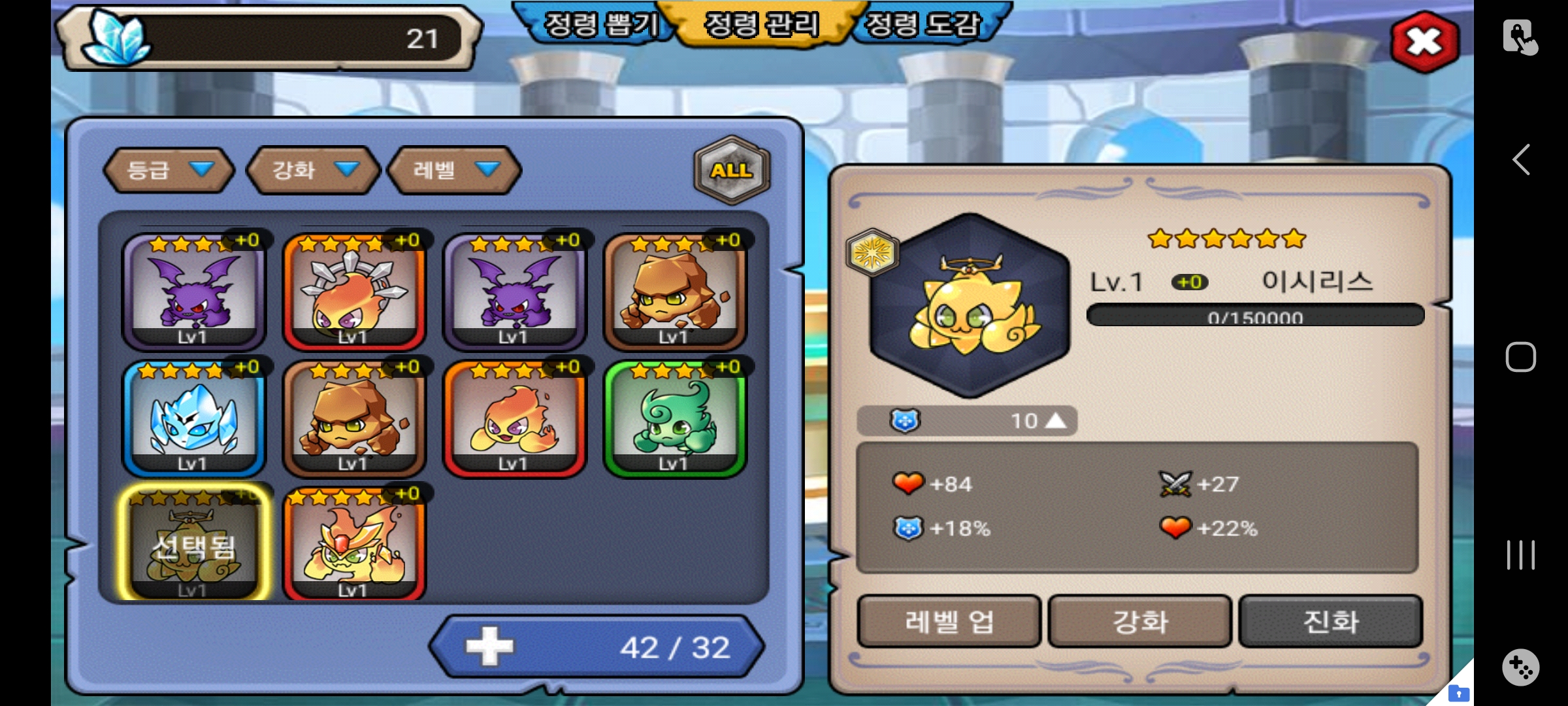Tap the Android back navigation arrow

(x=1521, y=160)
